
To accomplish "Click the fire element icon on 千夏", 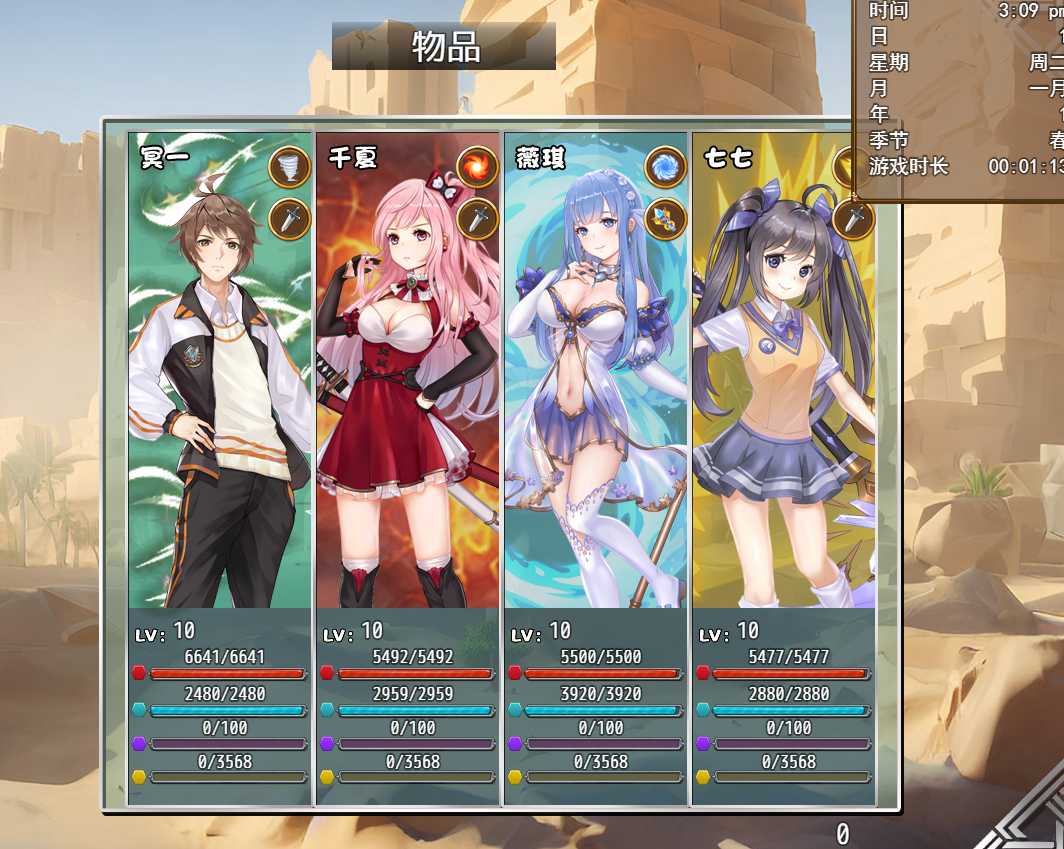I will pyautogui.click(x=478, y=167).
